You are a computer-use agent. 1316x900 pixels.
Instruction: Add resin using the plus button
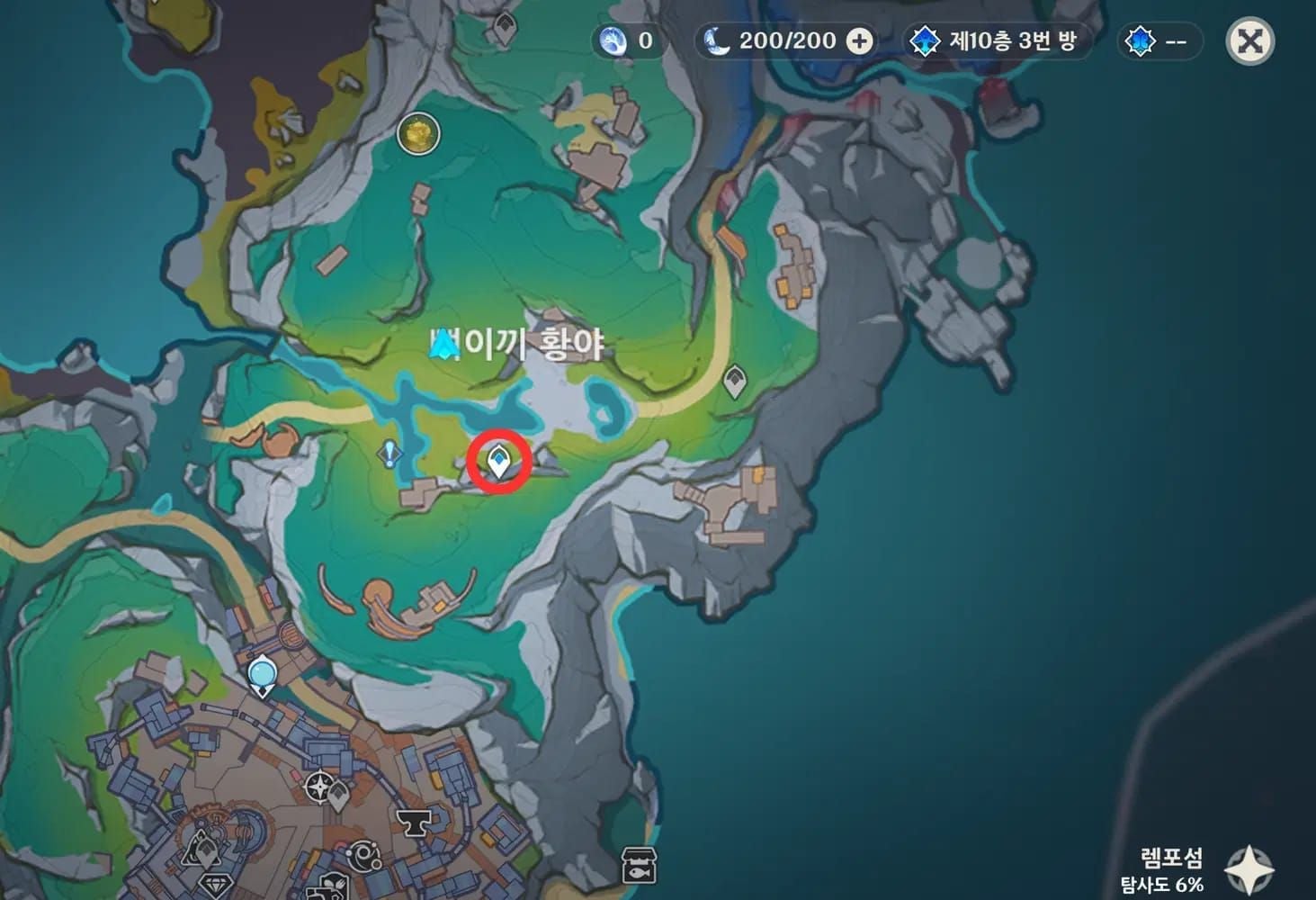[860, 41]
